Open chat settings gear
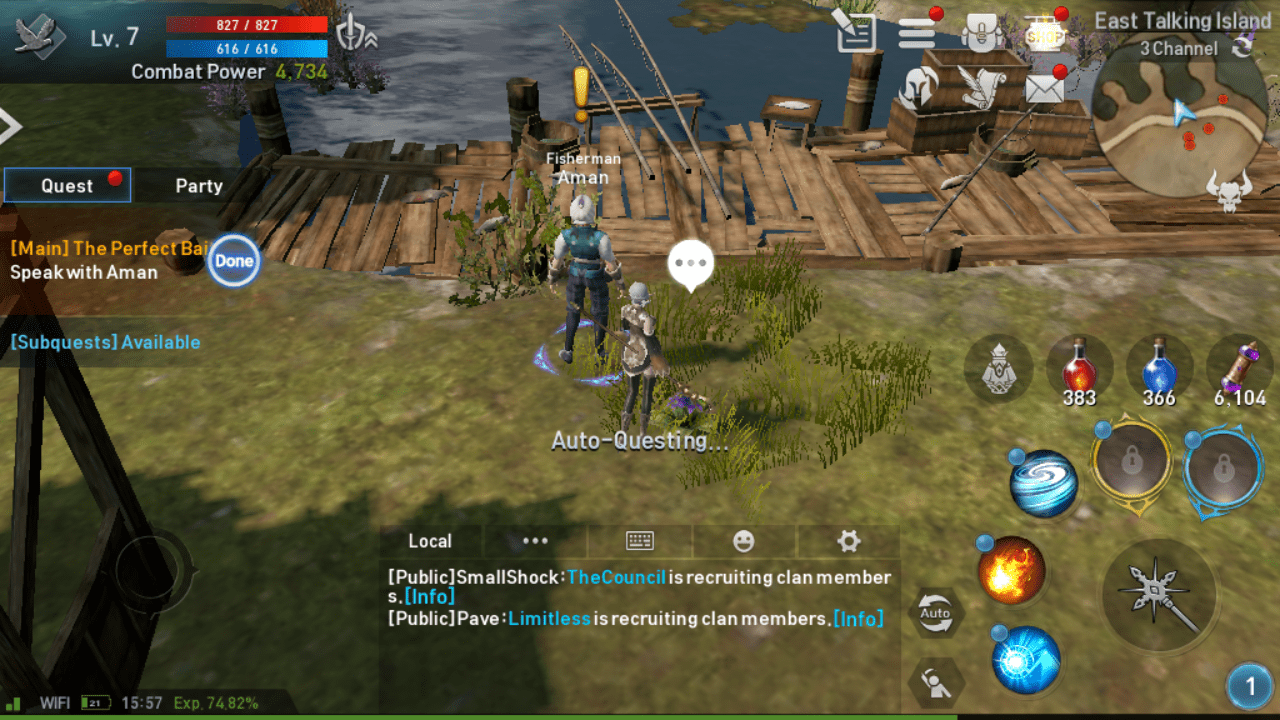 [849, 541]
